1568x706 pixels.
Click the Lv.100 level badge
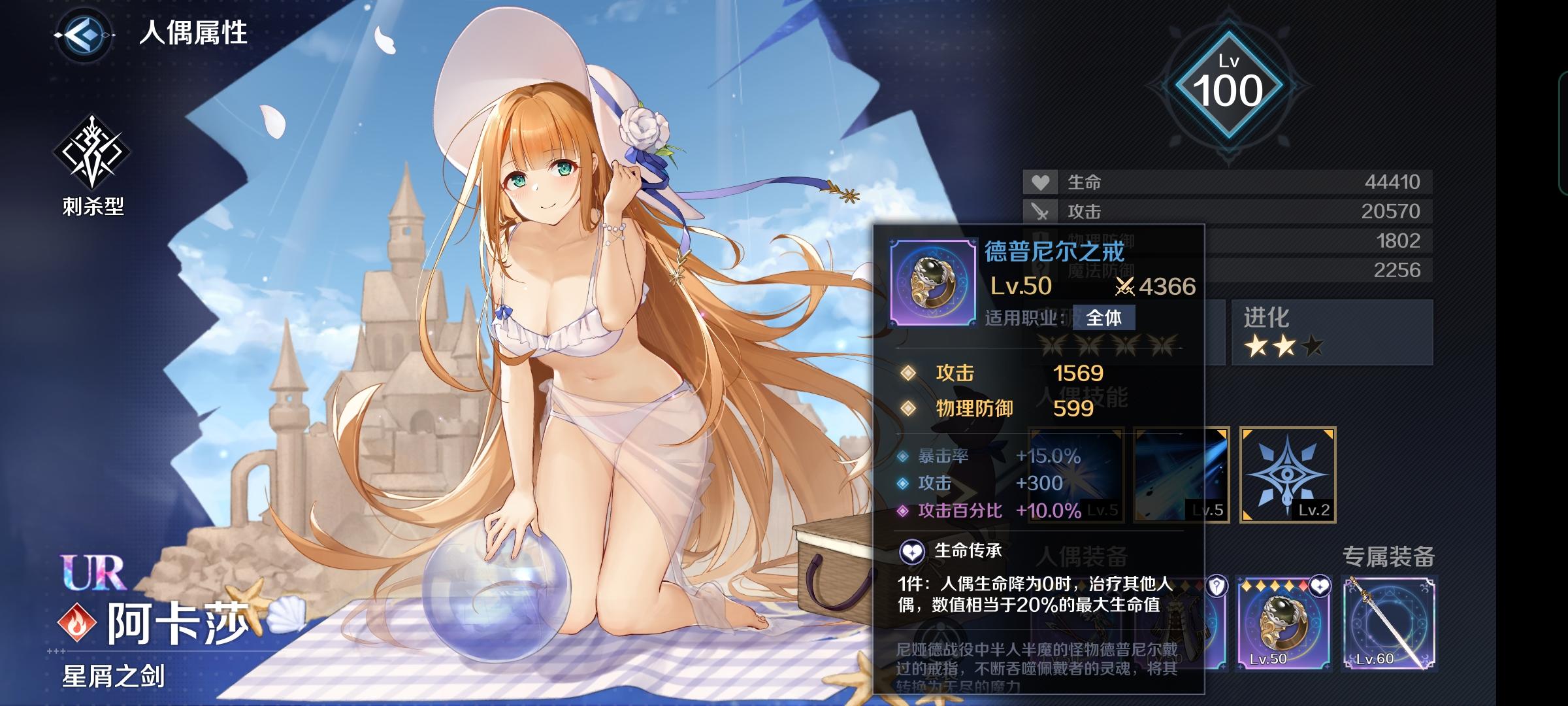(x=1228, y=87)
